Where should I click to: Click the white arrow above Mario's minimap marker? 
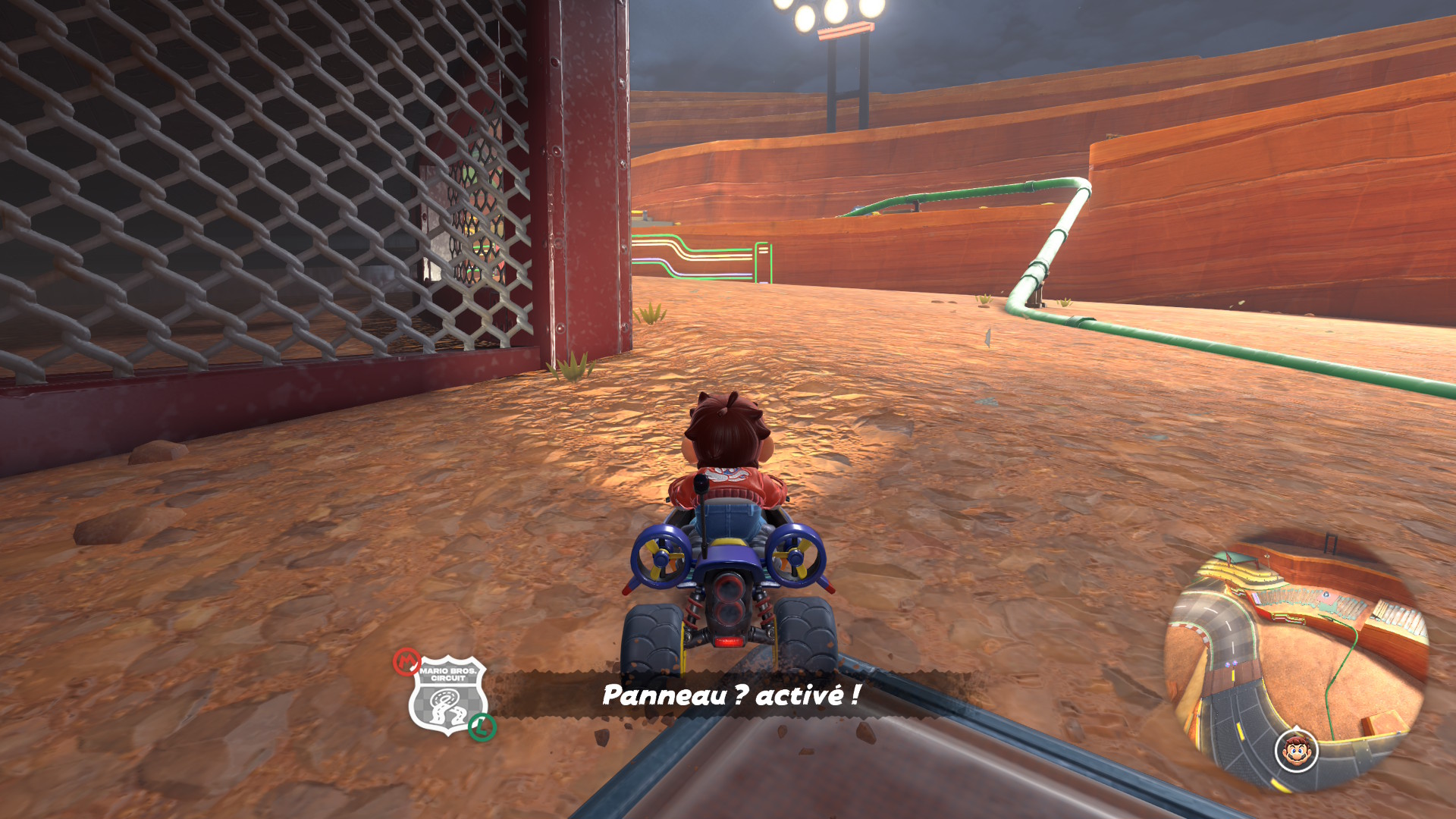(x=1295, y=730)
